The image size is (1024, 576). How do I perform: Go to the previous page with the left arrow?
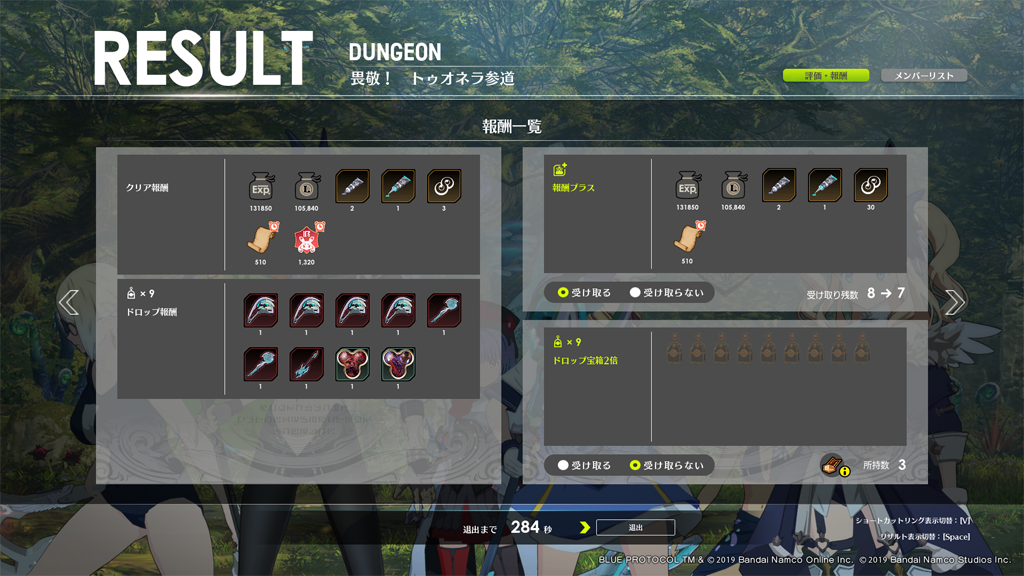pos(68,302)
